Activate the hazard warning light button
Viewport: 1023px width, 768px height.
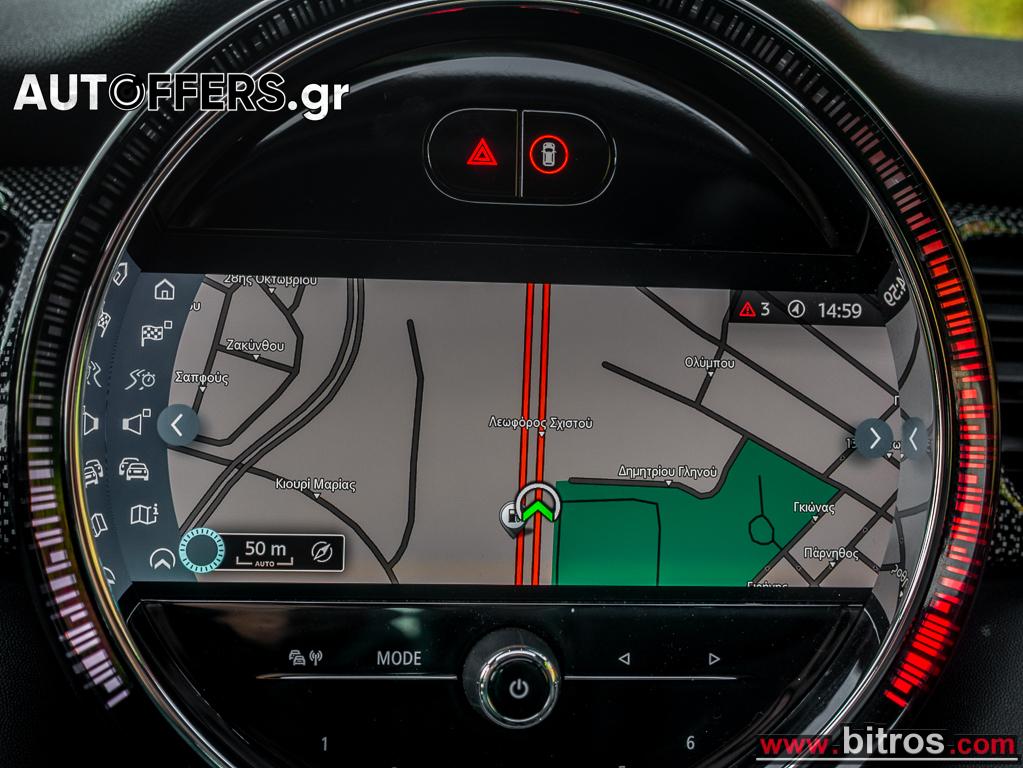pos(482,153)
